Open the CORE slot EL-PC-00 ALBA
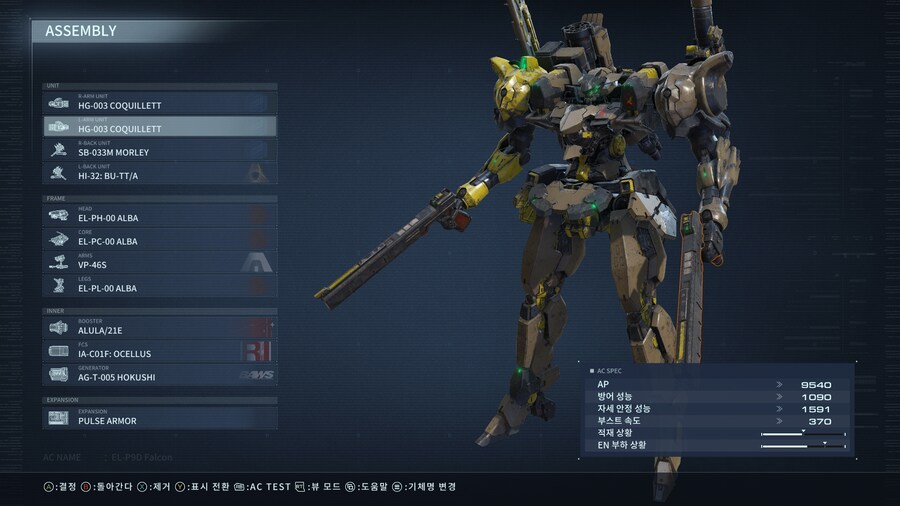The image size is (900, 506). click(x=160, y=239)
